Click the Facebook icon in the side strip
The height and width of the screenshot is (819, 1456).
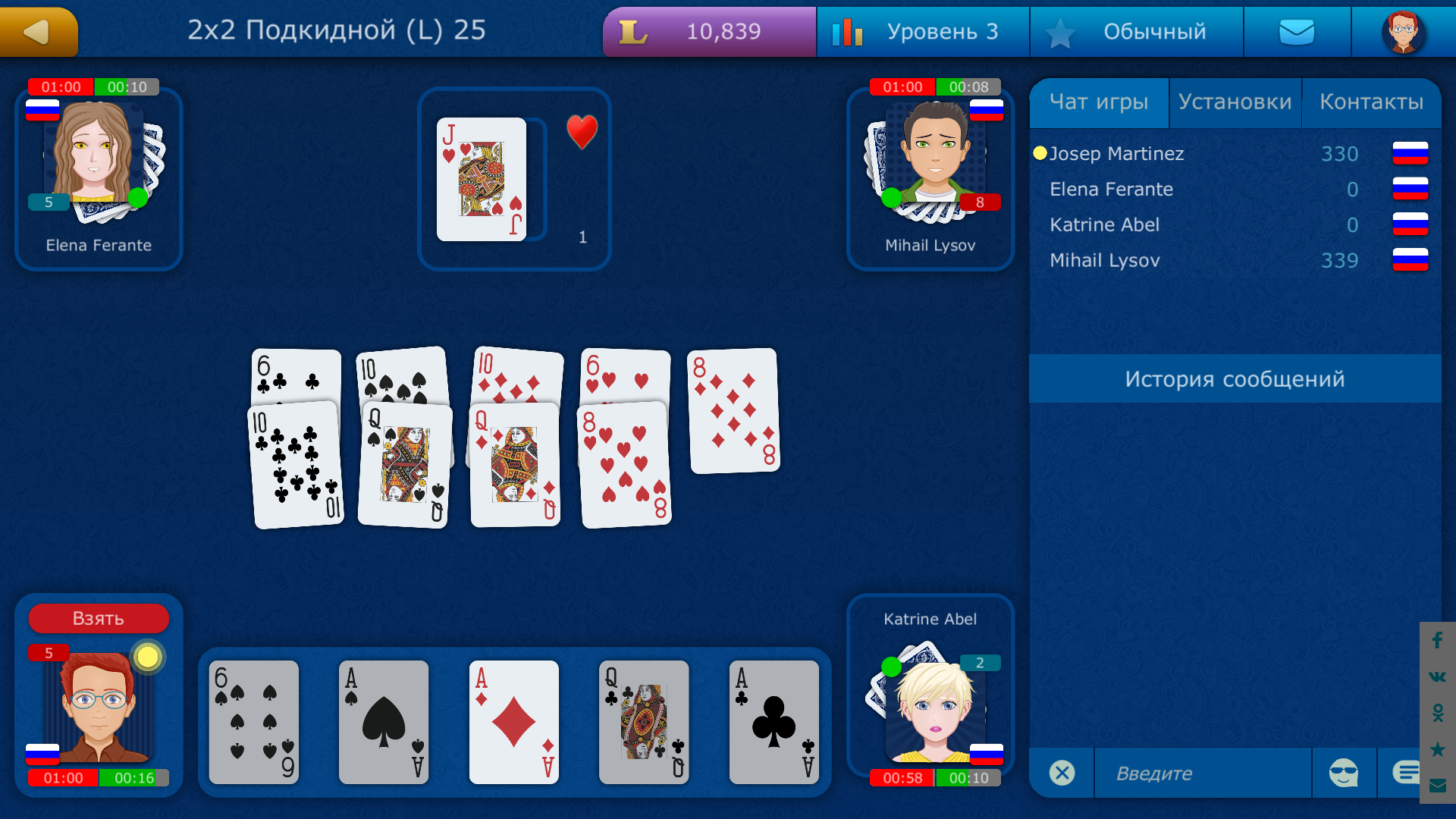pyautogui.click(x=1436, y=641)
